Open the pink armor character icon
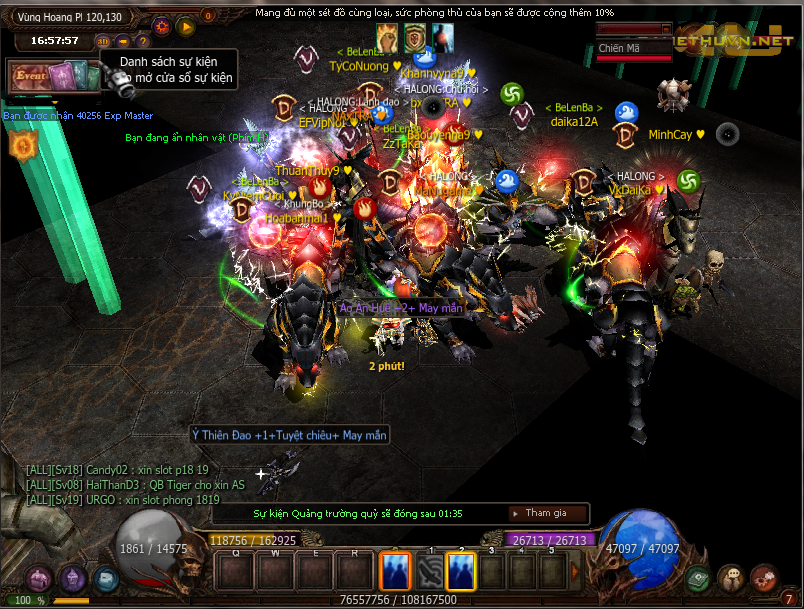 (39, 578)
